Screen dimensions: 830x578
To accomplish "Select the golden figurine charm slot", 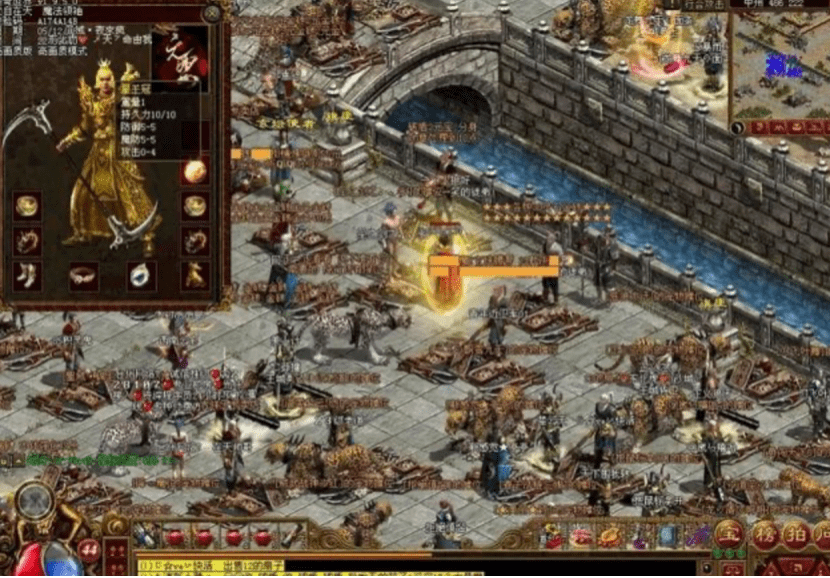I will click(x=195, y=275).
